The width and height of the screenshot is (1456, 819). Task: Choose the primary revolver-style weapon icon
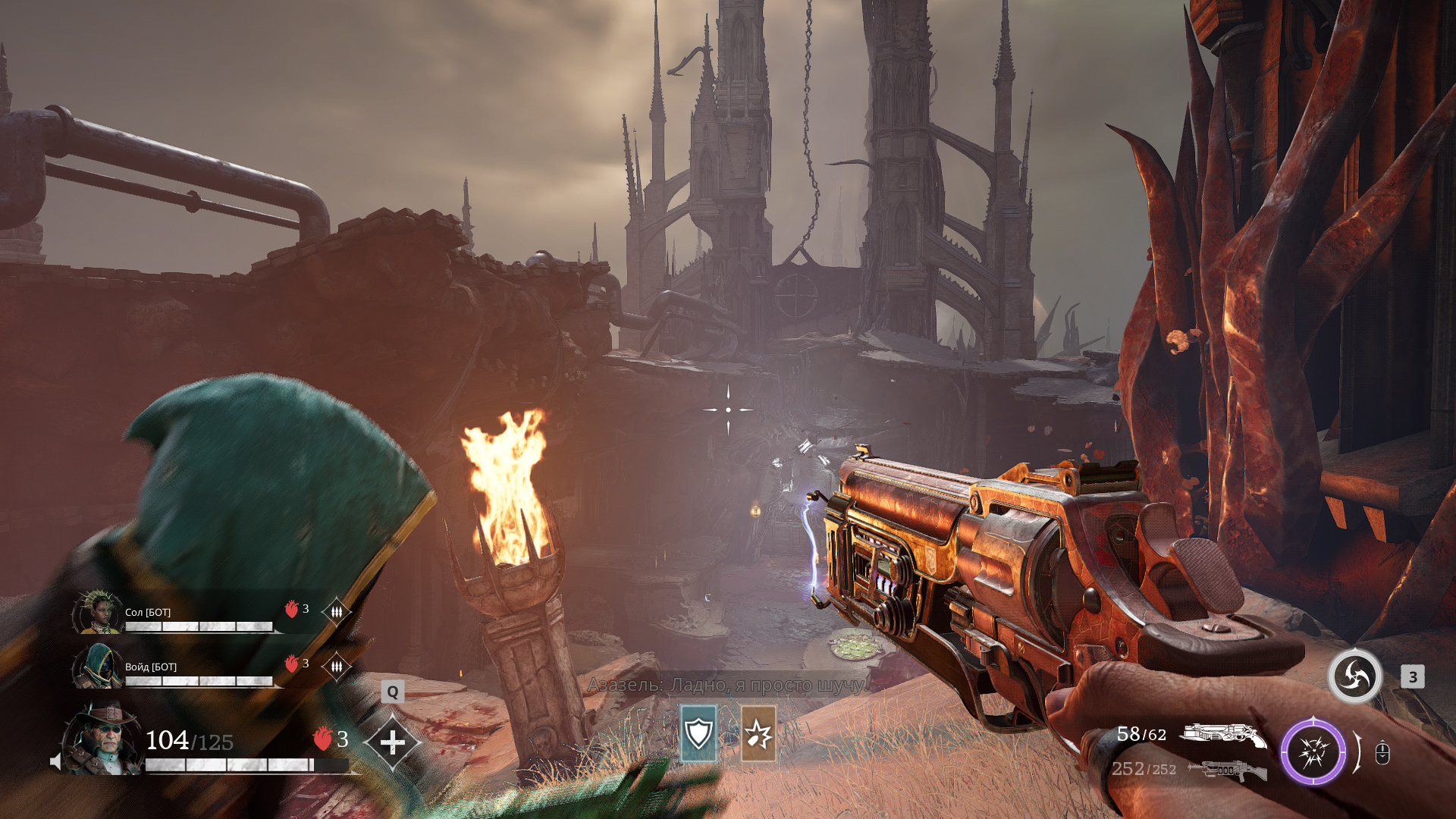click(1223, 734)
